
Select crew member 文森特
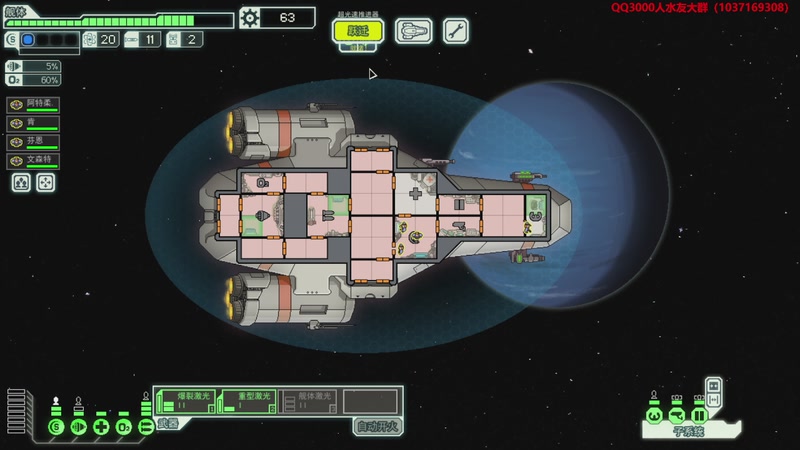pos(34,161)
